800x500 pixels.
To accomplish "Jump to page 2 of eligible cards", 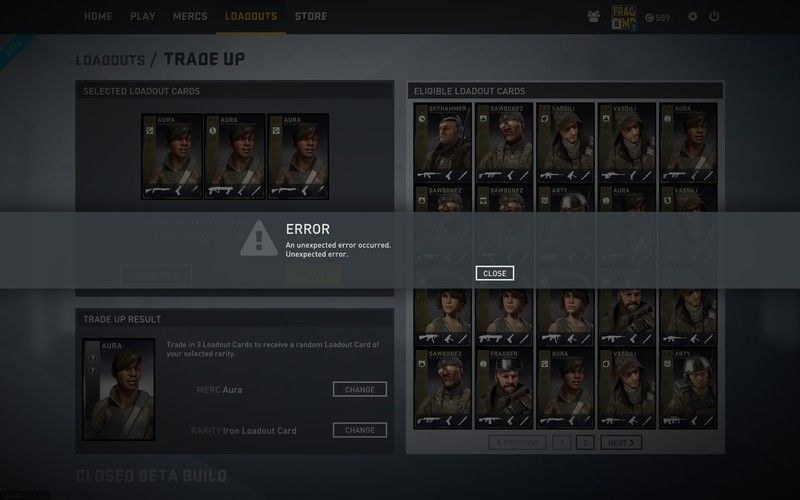I will tap(586, 442).
